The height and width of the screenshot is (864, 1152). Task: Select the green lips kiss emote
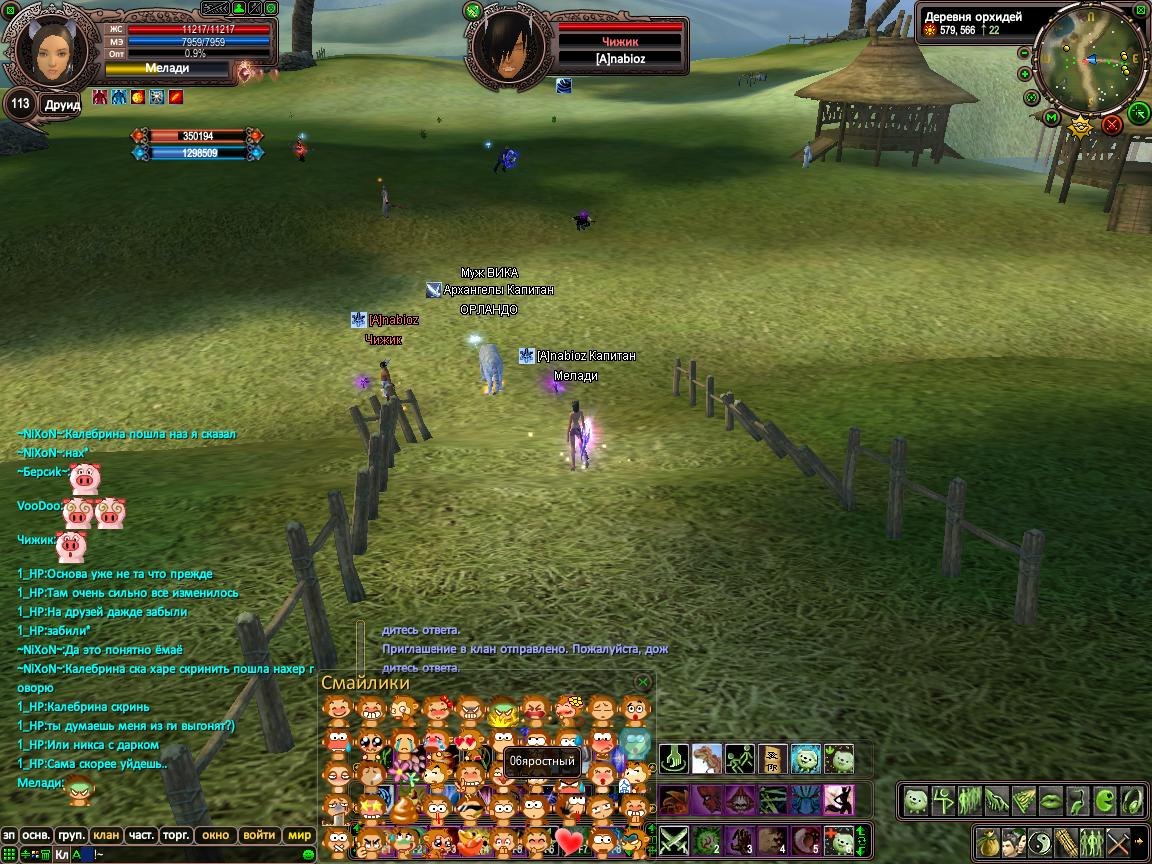pyautogui.click(x=1050, y=800)
